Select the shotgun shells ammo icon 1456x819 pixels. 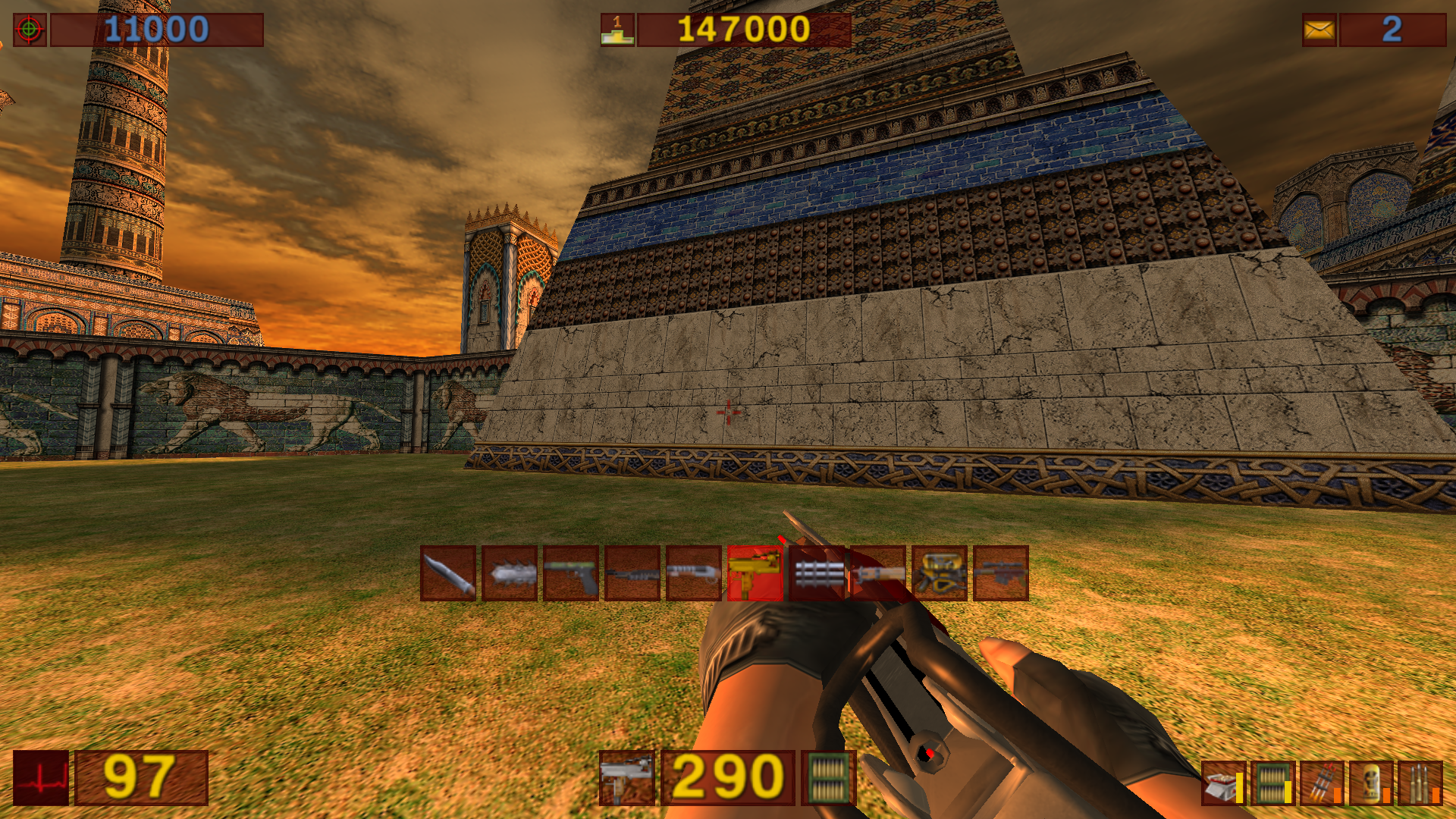(x=1223, y=783)
